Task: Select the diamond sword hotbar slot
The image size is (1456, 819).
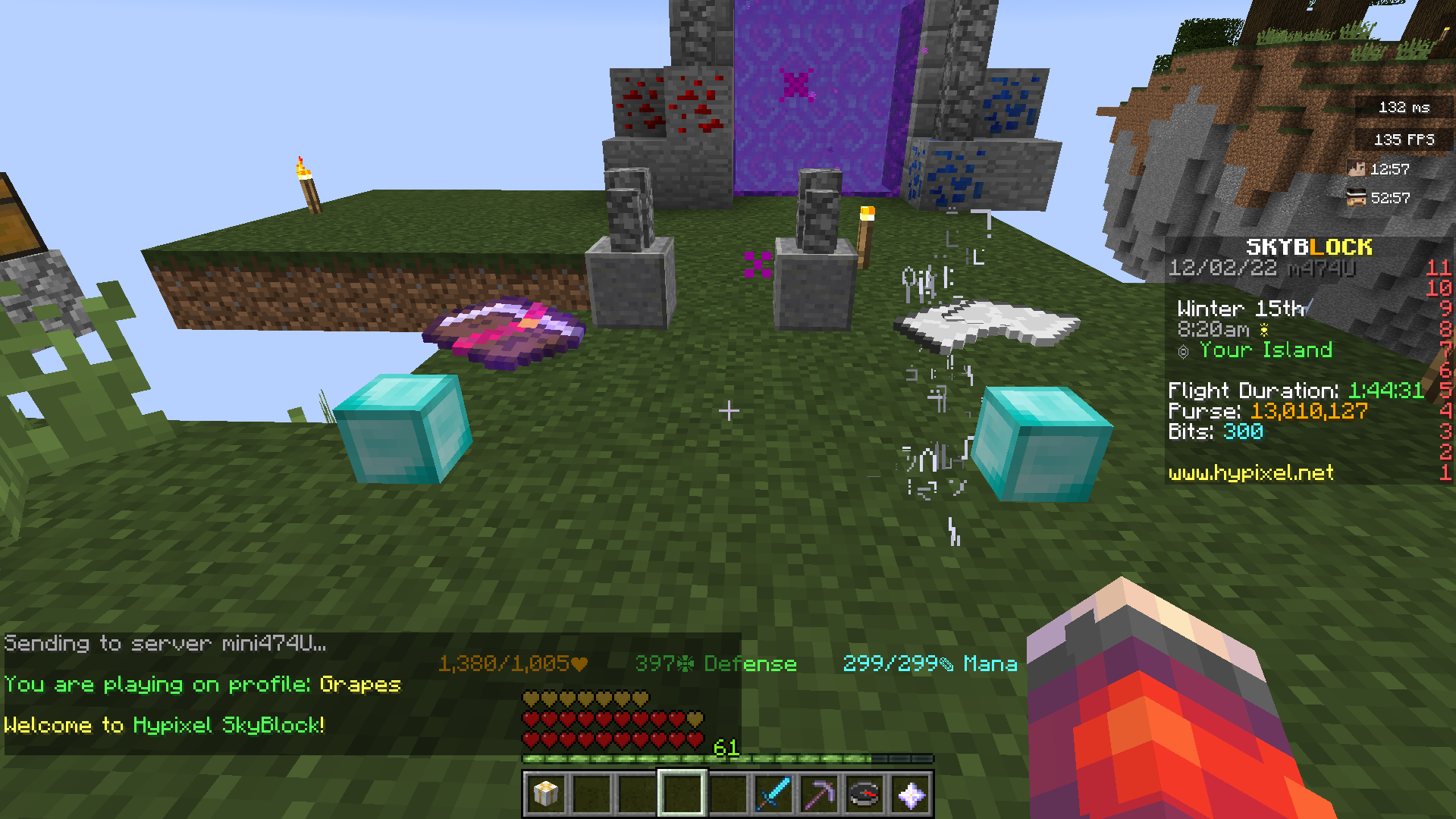Action: (x=773, y=793)
